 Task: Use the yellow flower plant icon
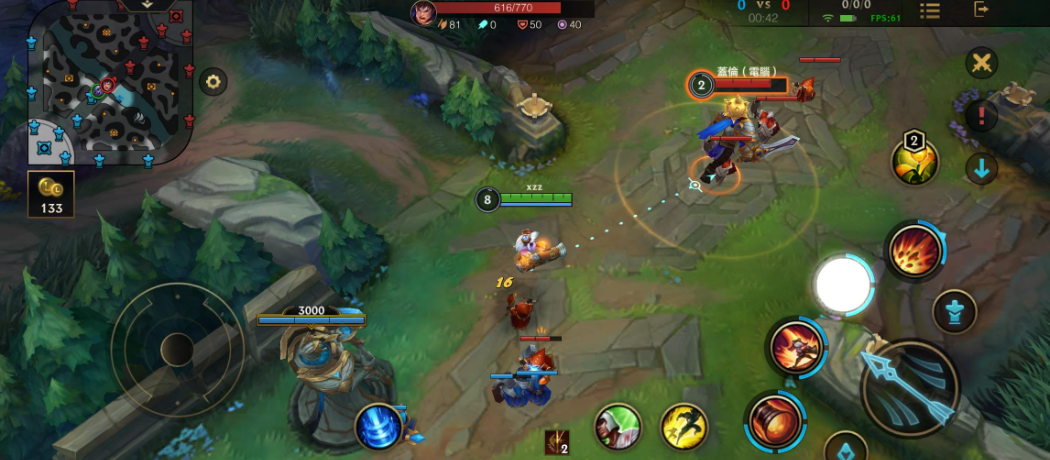(x=915, y=162)
